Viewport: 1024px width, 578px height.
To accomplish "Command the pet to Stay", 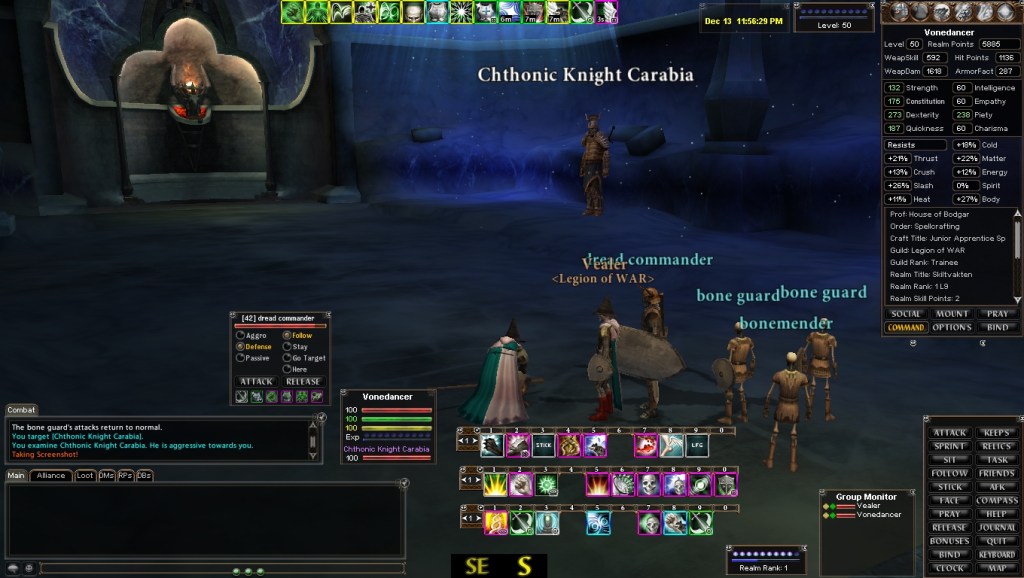I will [287, 346].
